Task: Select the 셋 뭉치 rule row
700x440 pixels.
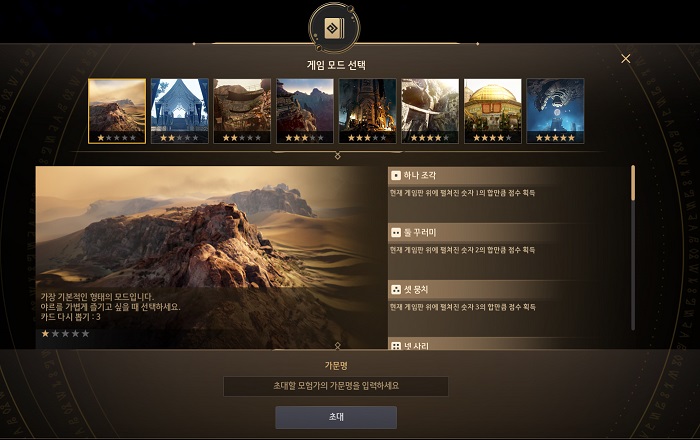Action: click(x=508, y=297)
